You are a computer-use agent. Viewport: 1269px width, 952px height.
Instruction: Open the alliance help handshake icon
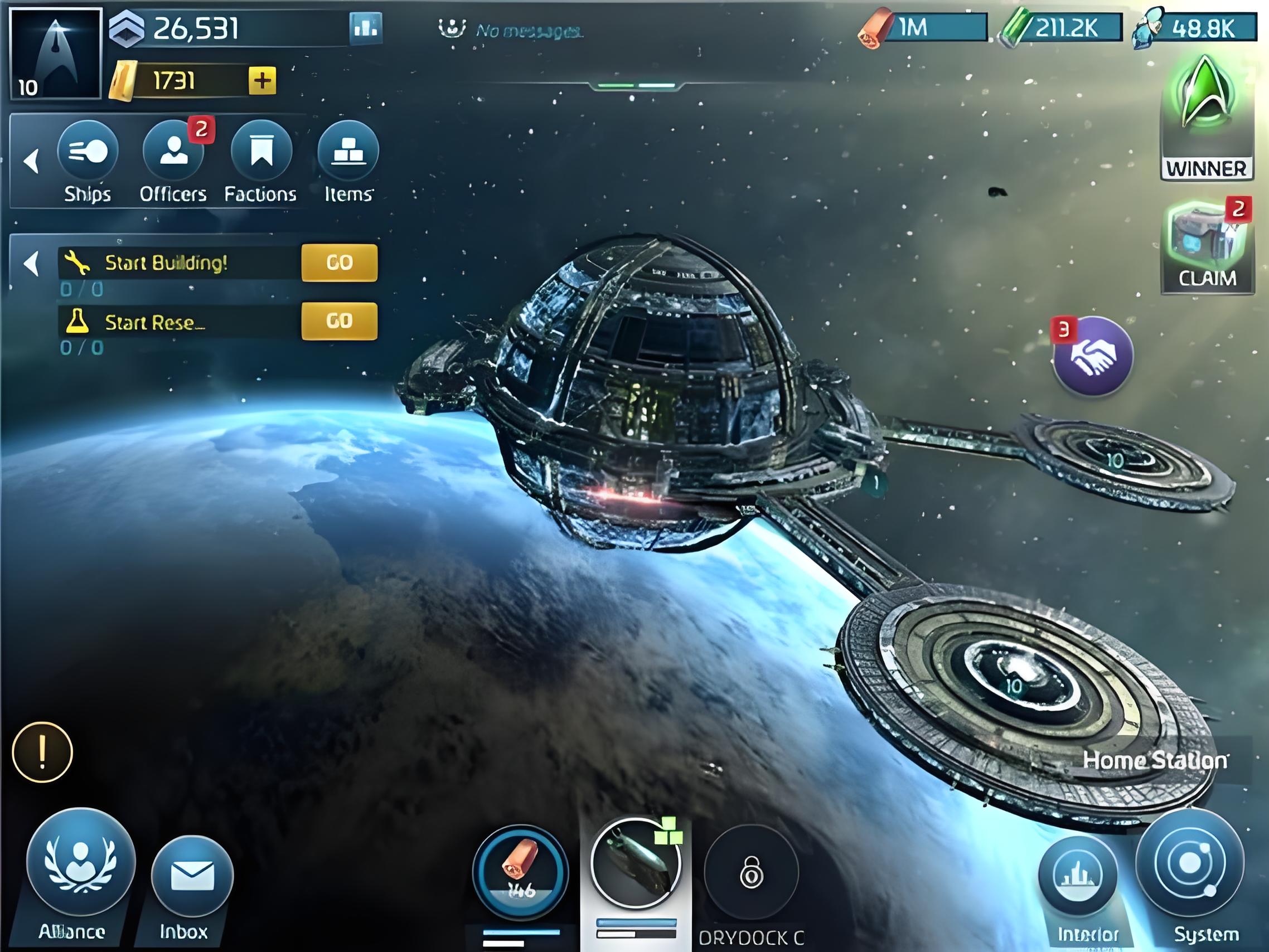tap(1093, 356)
